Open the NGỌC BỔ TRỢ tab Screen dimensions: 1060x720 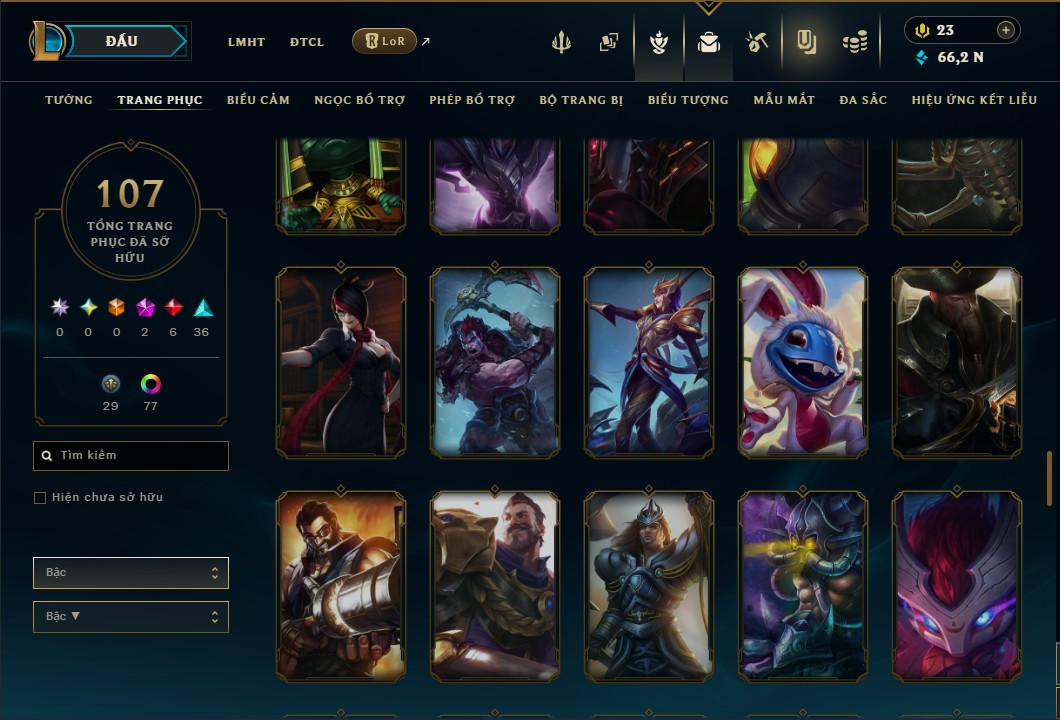(x=359, y=100)
